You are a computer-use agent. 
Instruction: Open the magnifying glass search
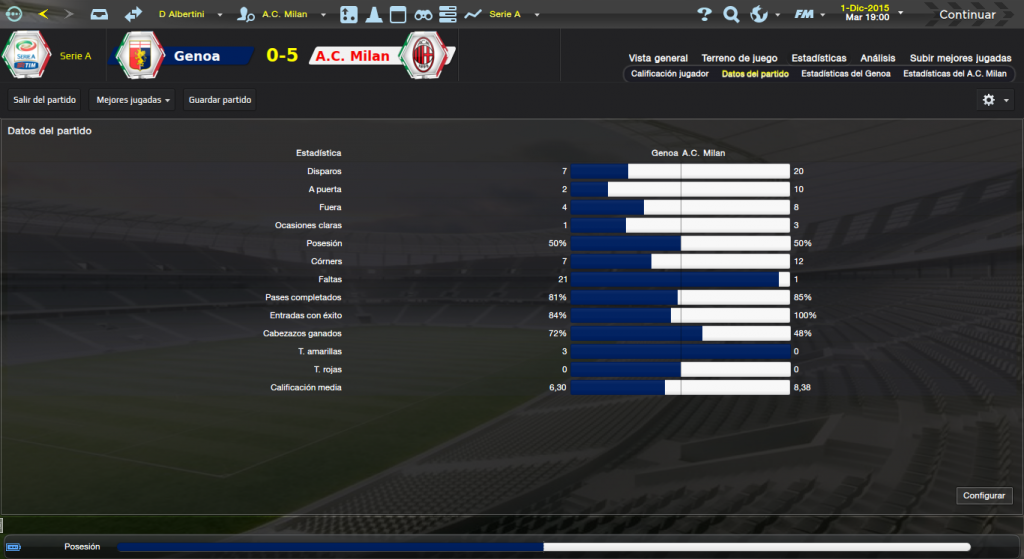pos(731,15)
